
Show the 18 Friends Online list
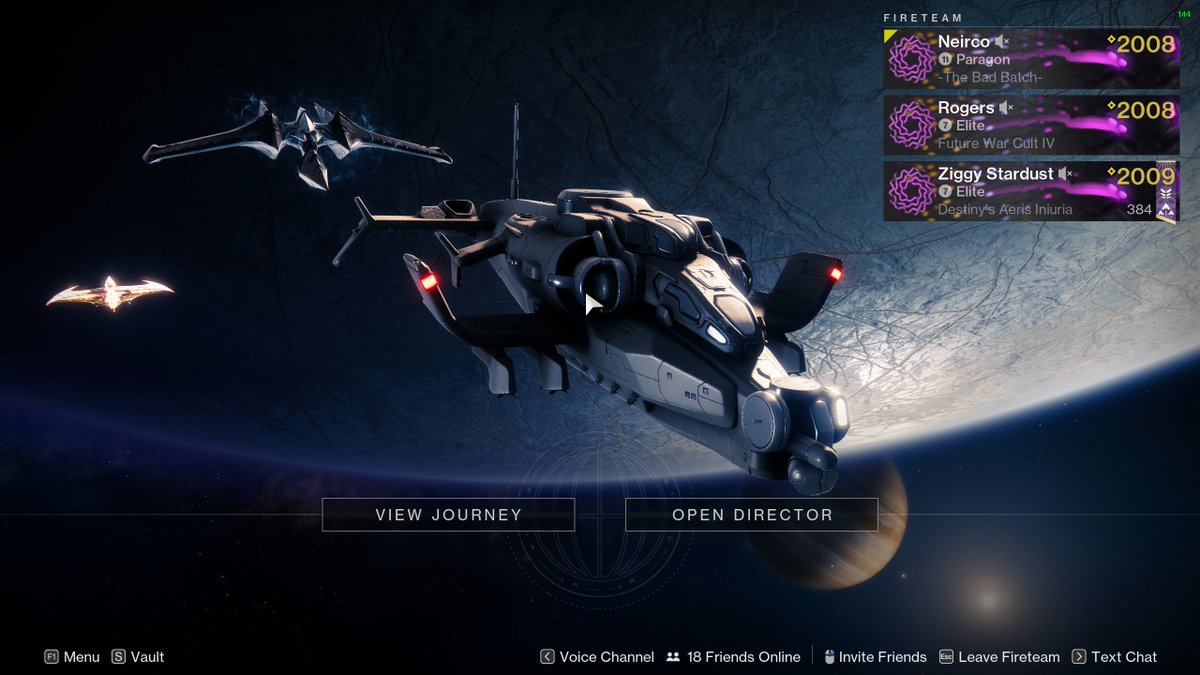click(733, 657)
